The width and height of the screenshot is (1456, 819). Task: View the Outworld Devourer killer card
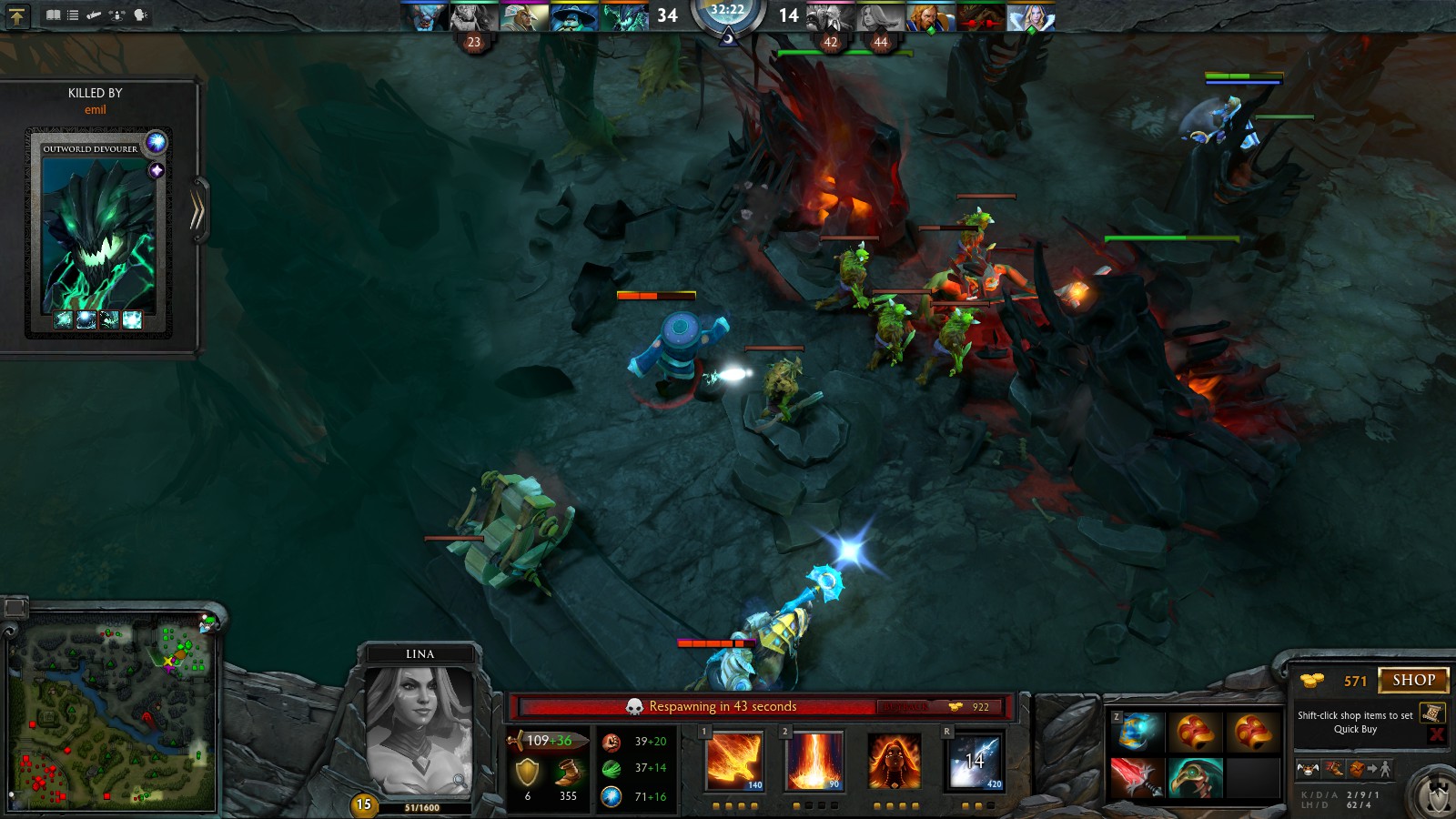point(98,232)
